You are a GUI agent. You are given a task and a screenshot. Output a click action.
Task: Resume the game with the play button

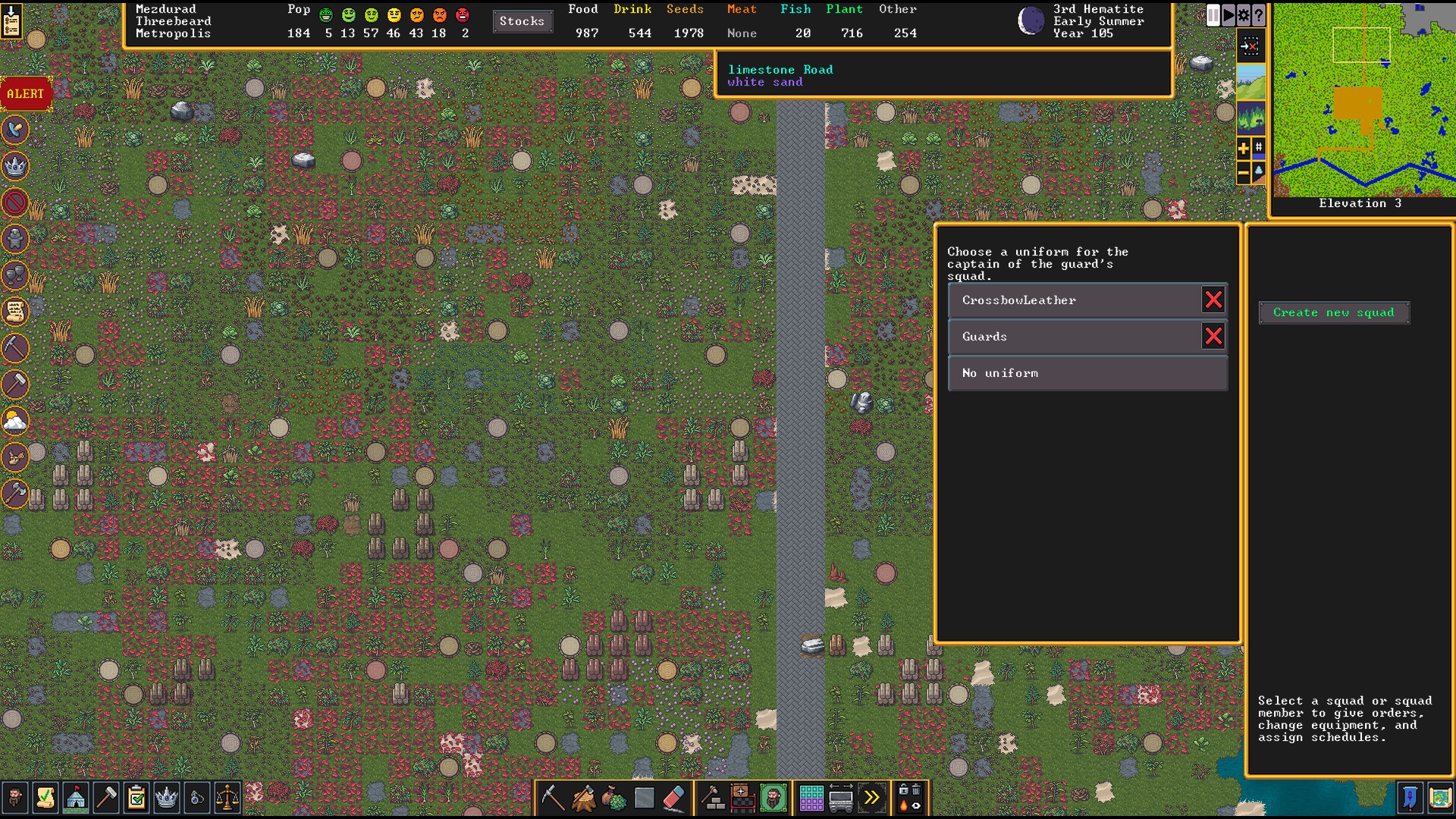coord(1228,15)
